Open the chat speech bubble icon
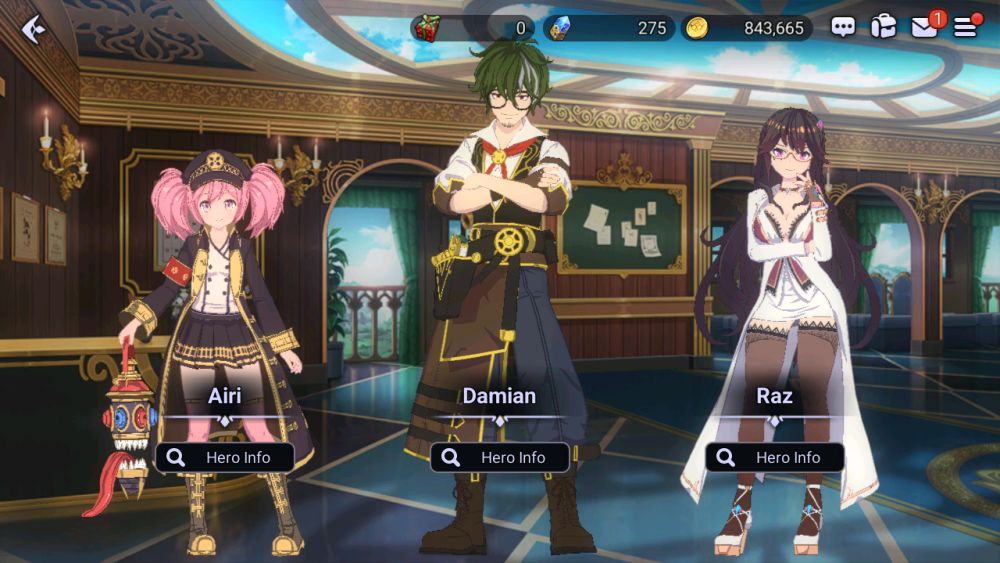 [x=843, y=28]
